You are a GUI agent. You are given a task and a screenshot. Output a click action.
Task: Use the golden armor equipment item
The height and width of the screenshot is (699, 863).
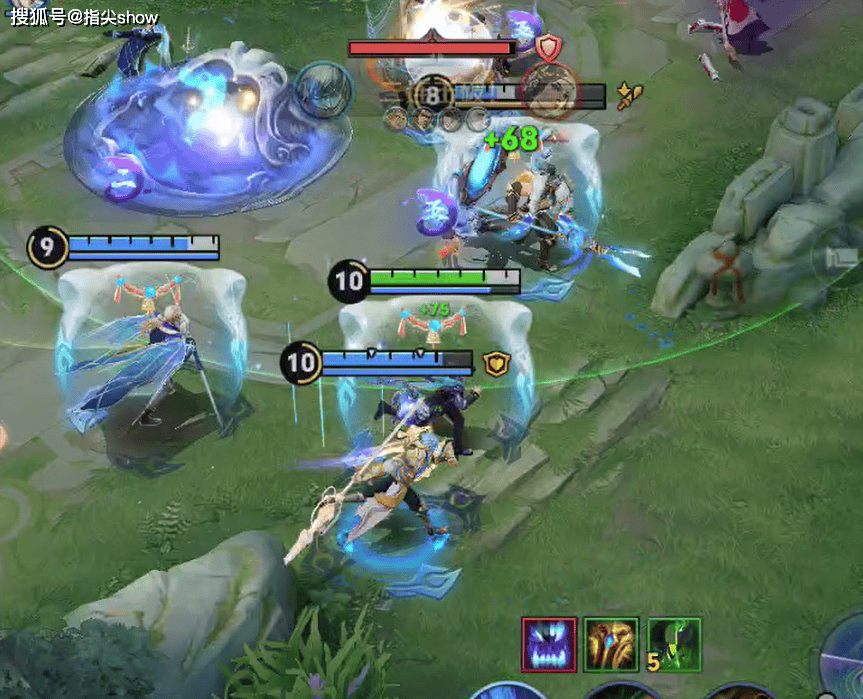611,645
